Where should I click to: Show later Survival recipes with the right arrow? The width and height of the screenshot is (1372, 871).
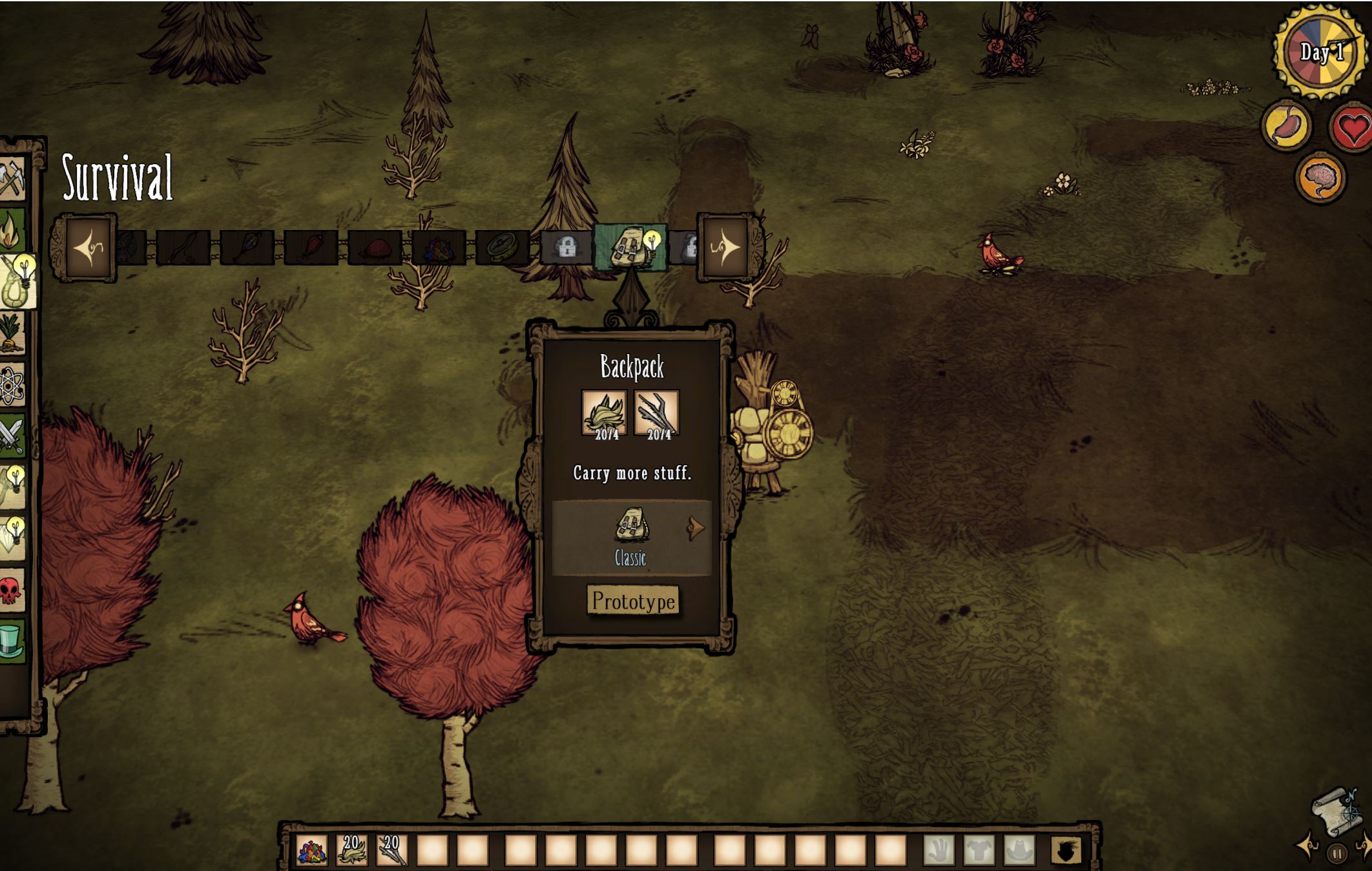pos(725,247)
